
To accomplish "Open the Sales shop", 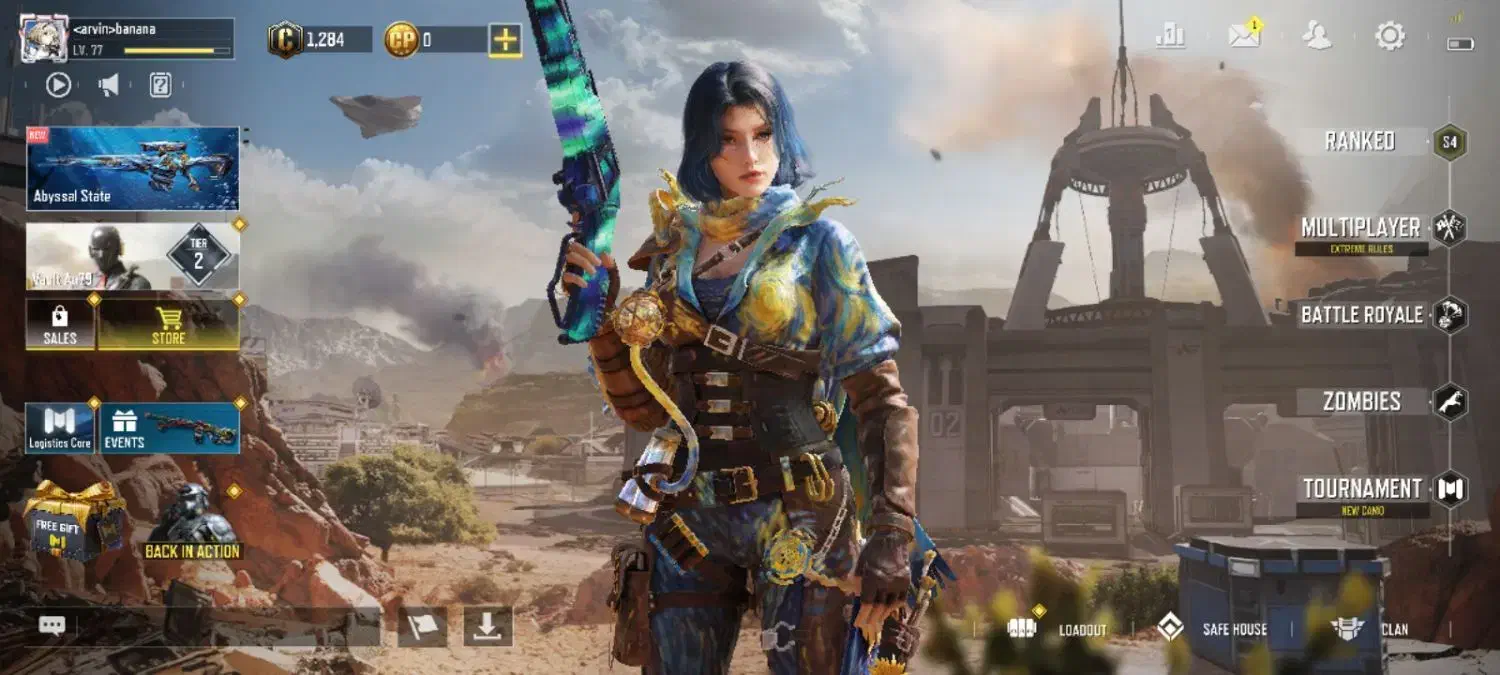I will pos(60,324).
